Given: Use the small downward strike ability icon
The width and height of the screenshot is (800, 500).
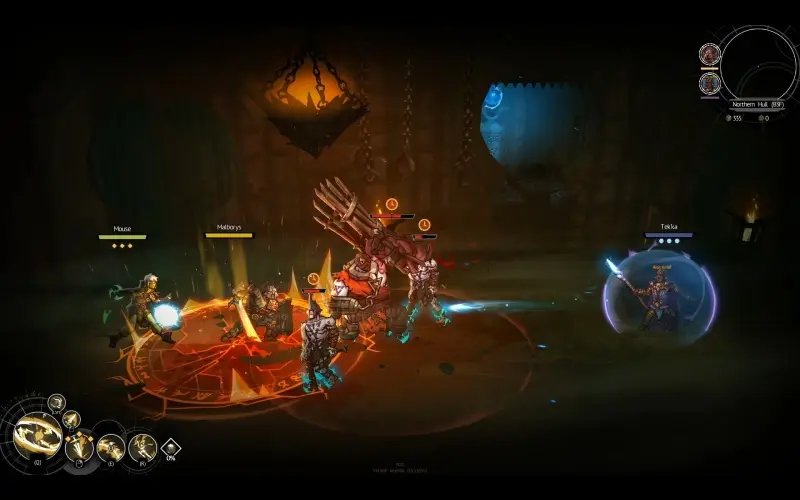Looking at the screenshot, I should pos(71,420).
